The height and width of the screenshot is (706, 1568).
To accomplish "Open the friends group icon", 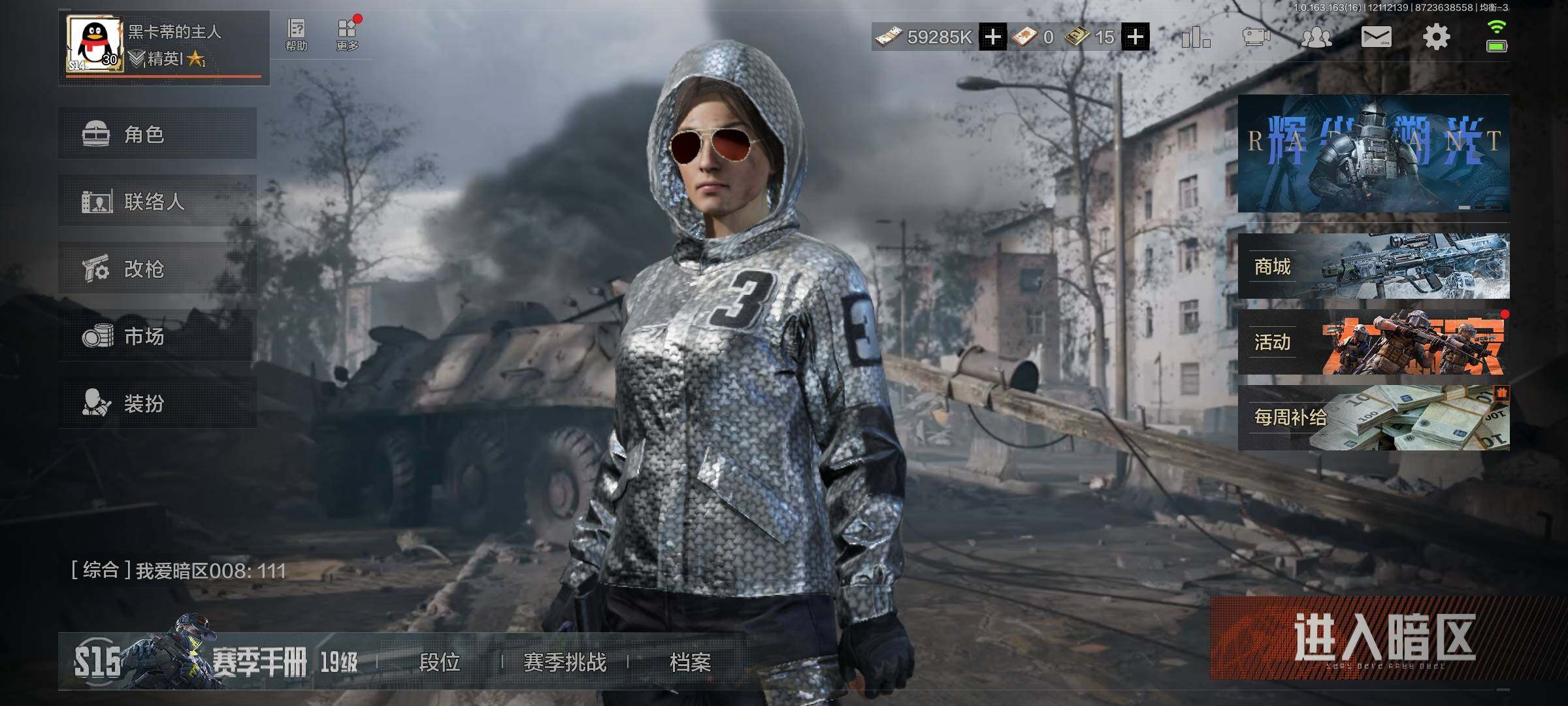I will pyautogui.click(x=1316, y=37).
